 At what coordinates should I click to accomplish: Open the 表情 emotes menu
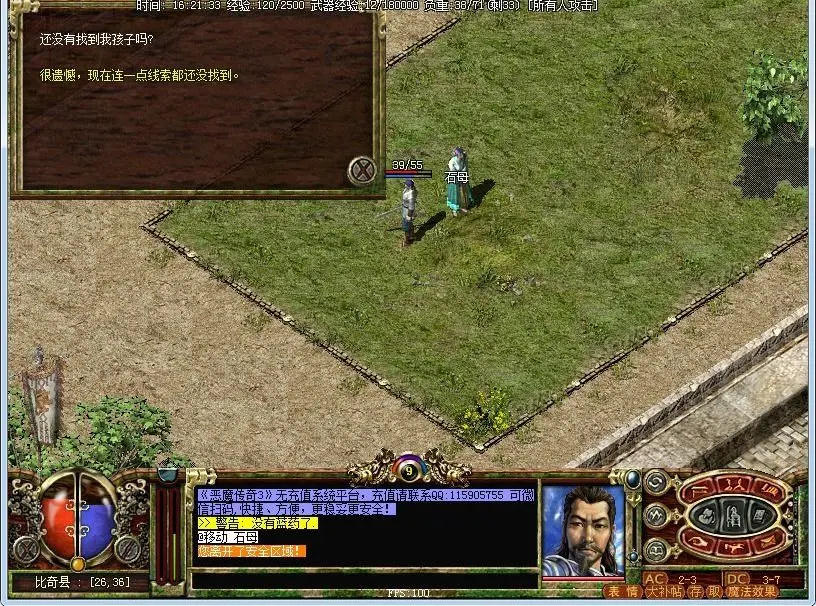point(624,592)
